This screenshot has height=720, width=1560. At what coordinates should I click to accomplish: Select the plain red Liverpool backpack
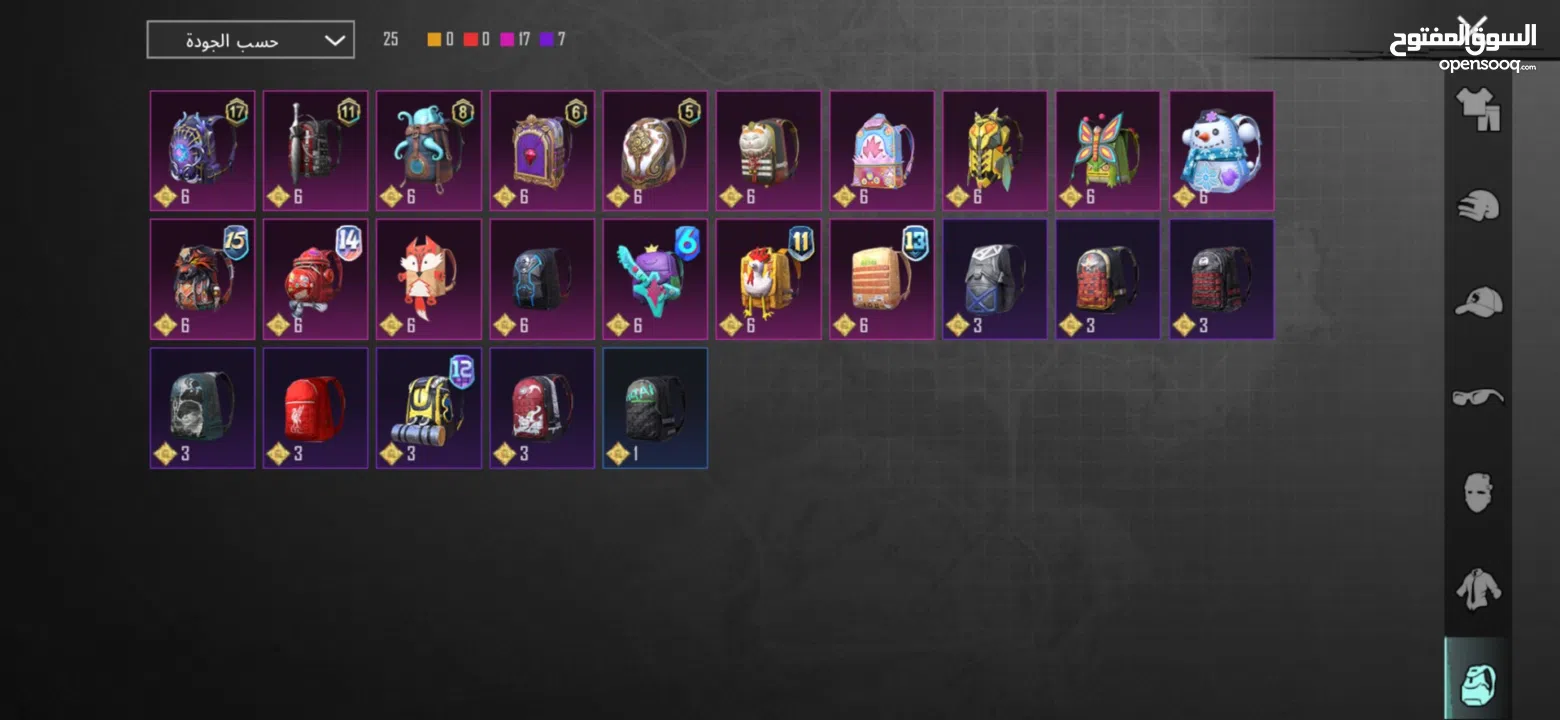[315, 407]
